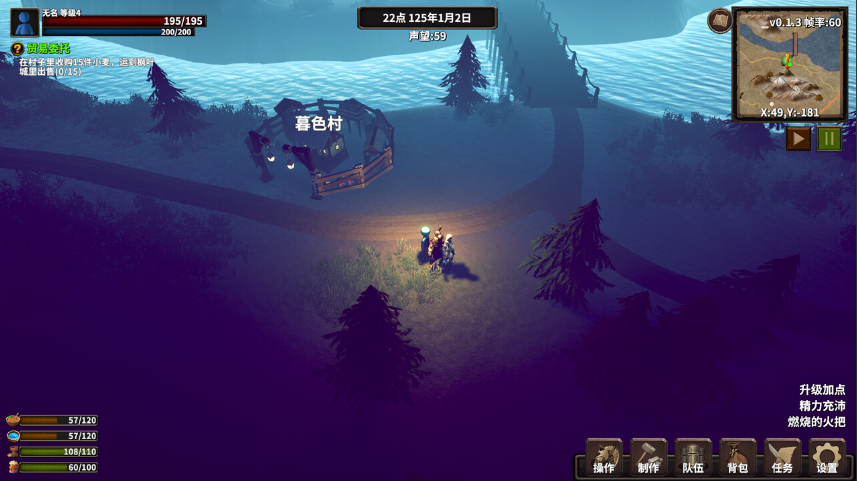Open the 背包 backpack inventory
857x481 pixels.
(738, 458)
